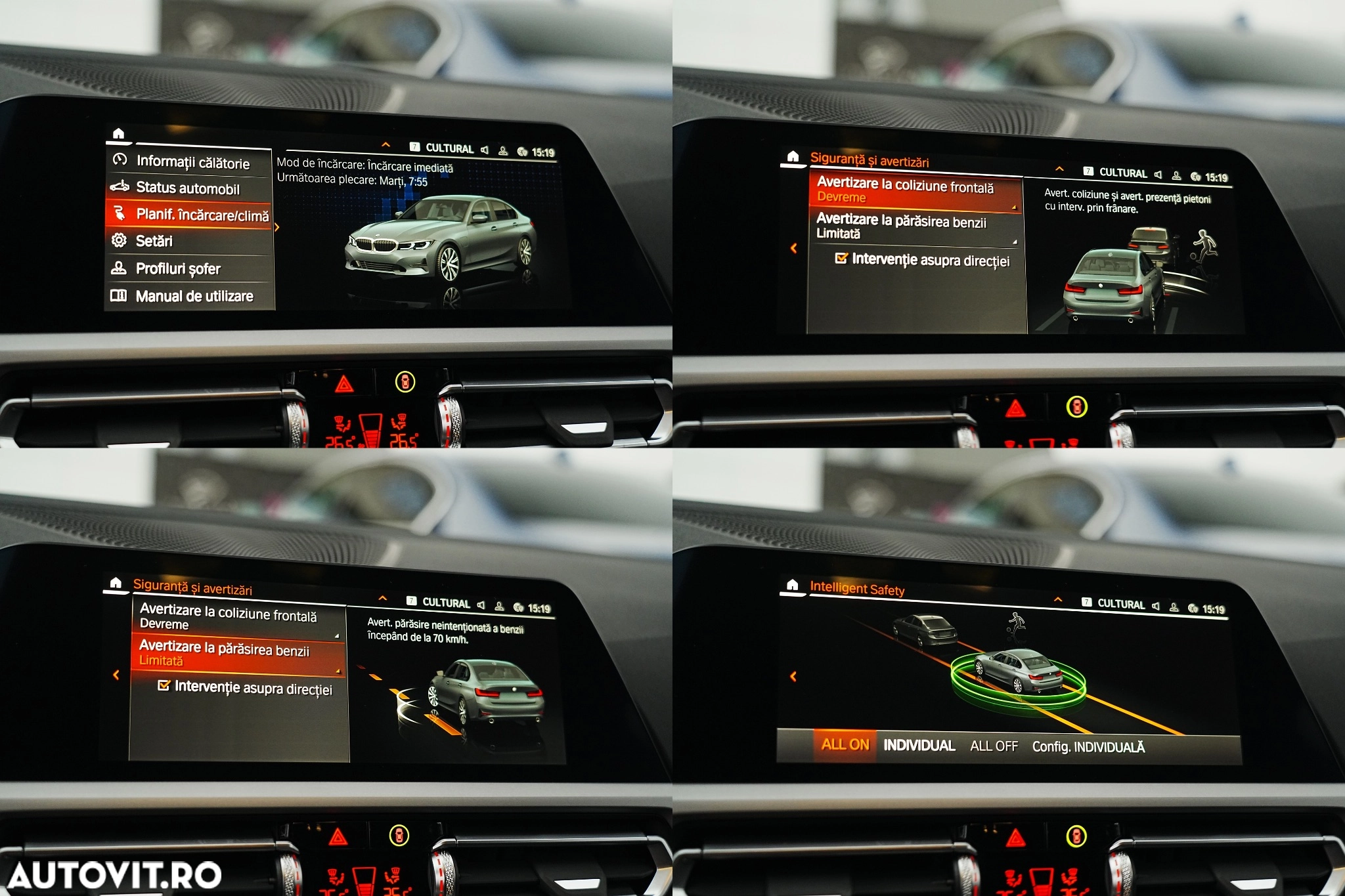Viewport: 1345px width, 896px height.
Task: Choose Profiluri șofer menu item
Action: (x=177, y=268)
